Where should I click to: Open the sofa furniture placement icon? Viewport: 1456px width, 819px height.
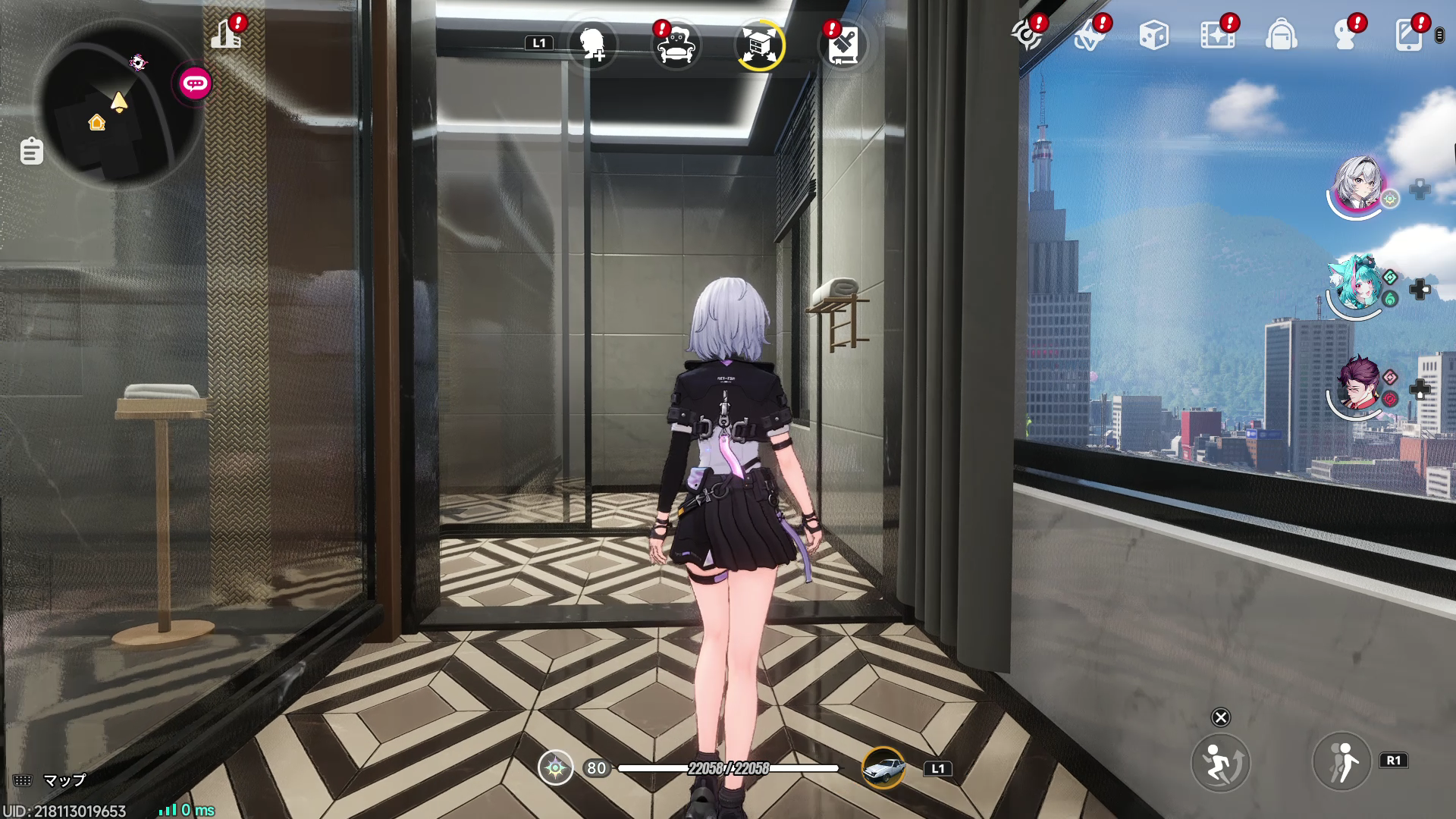pos(677,45)
